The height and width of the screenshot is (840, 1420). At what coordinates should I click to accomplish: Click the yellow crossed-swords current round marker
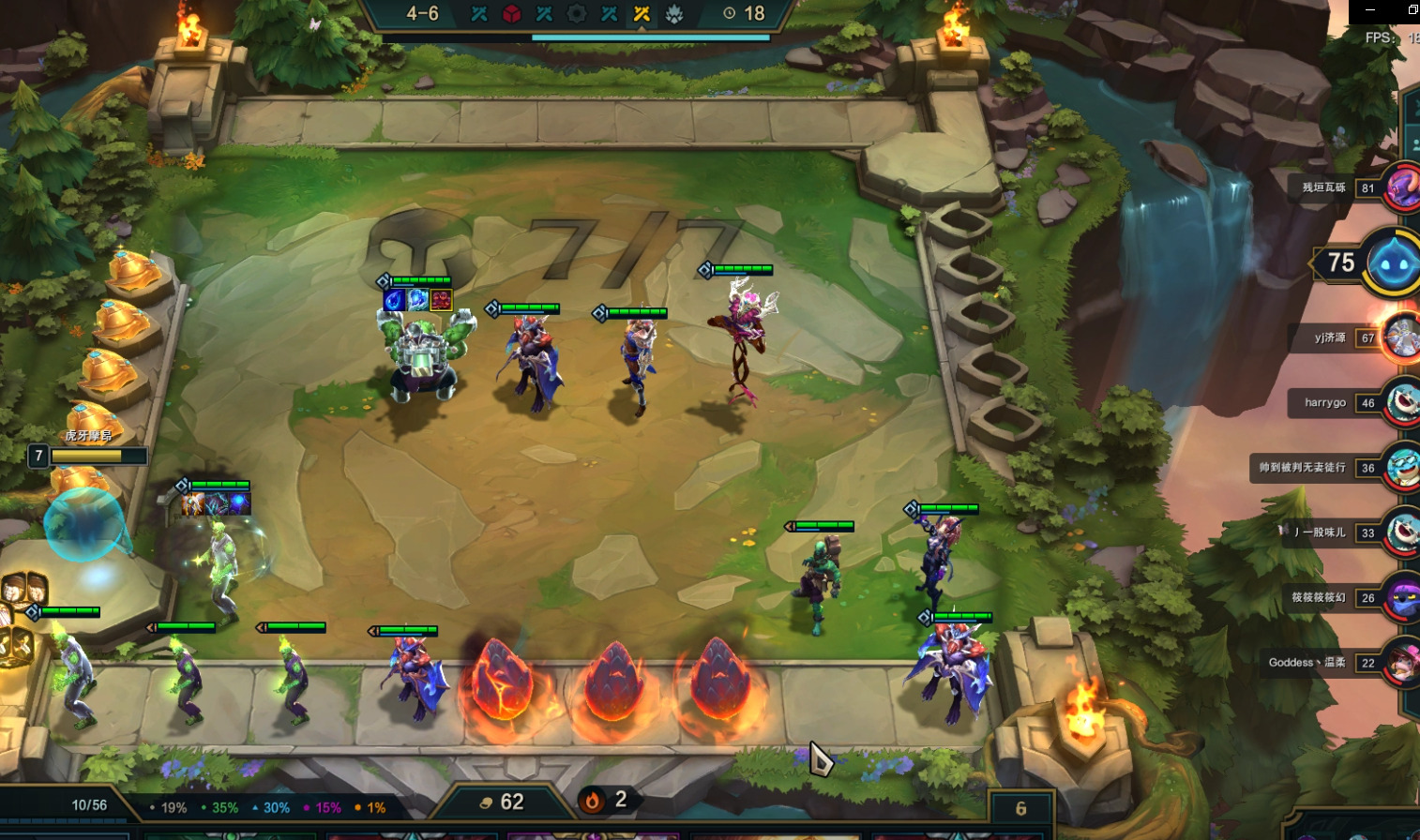642,14
